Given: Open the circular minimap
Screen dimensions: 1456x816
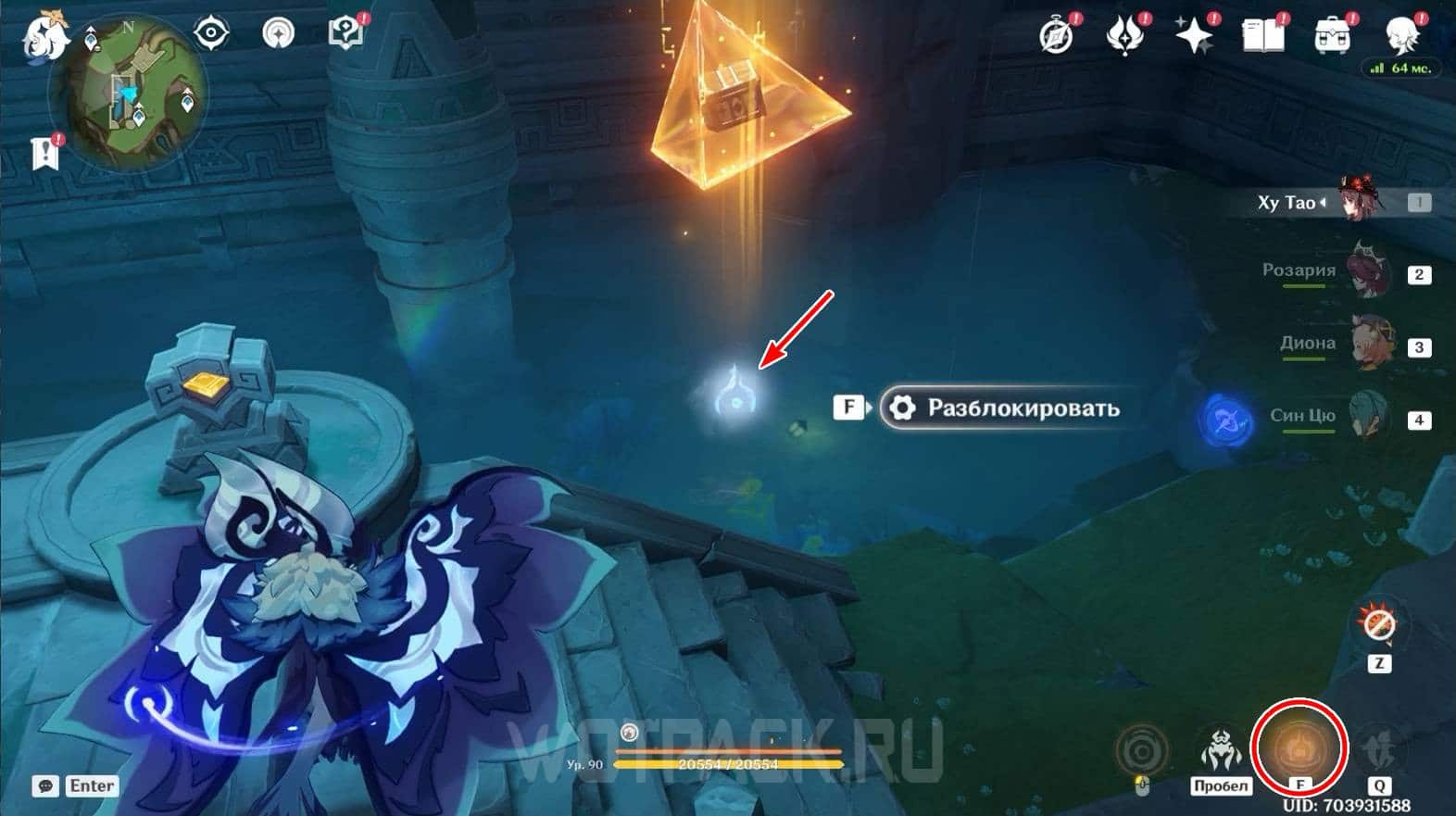Looking at the screenshot, I should pyautogui.click(x=128, y=94).
